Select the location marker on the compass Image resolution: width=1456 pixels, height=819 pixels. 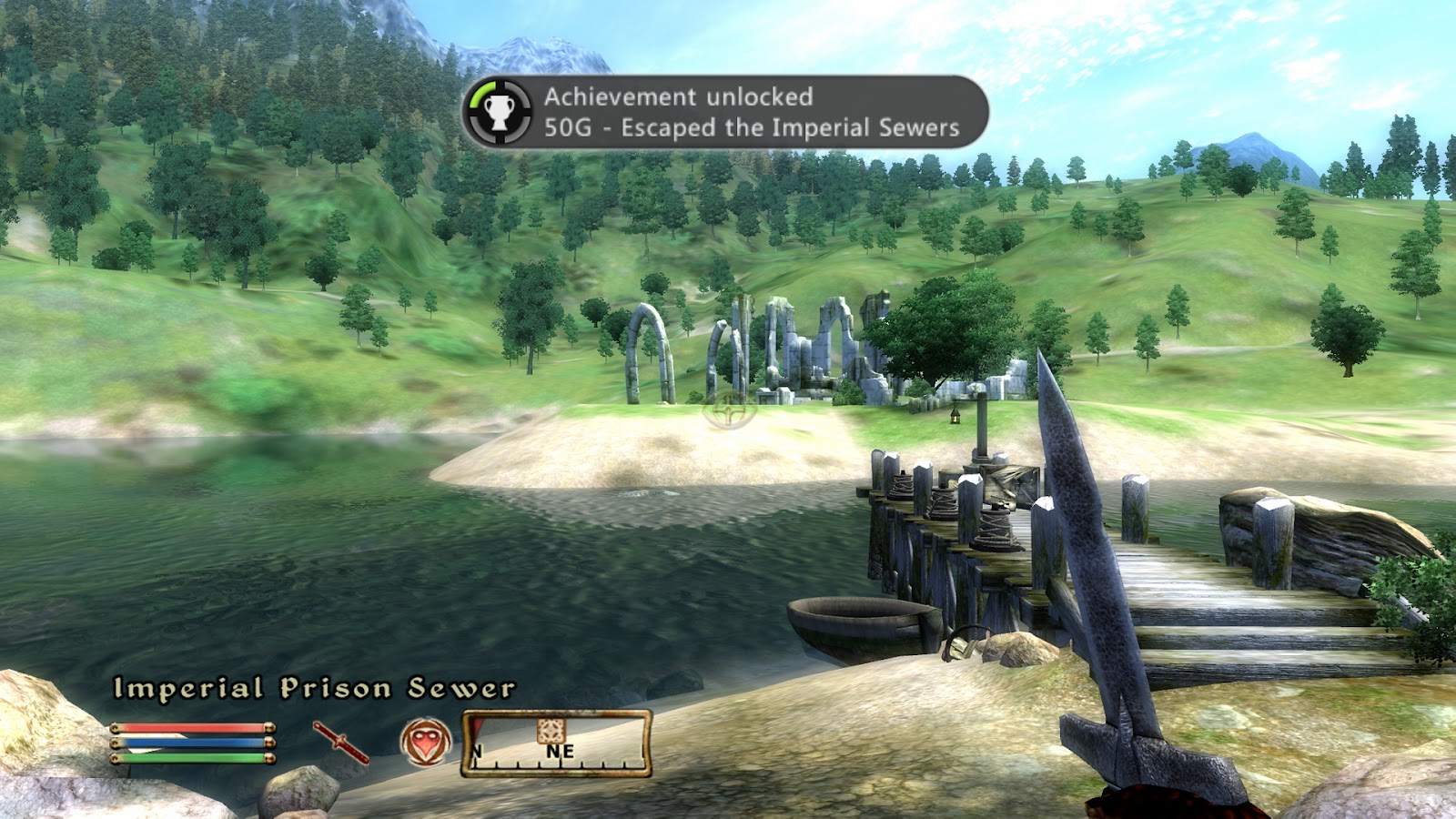pos(551,730)
